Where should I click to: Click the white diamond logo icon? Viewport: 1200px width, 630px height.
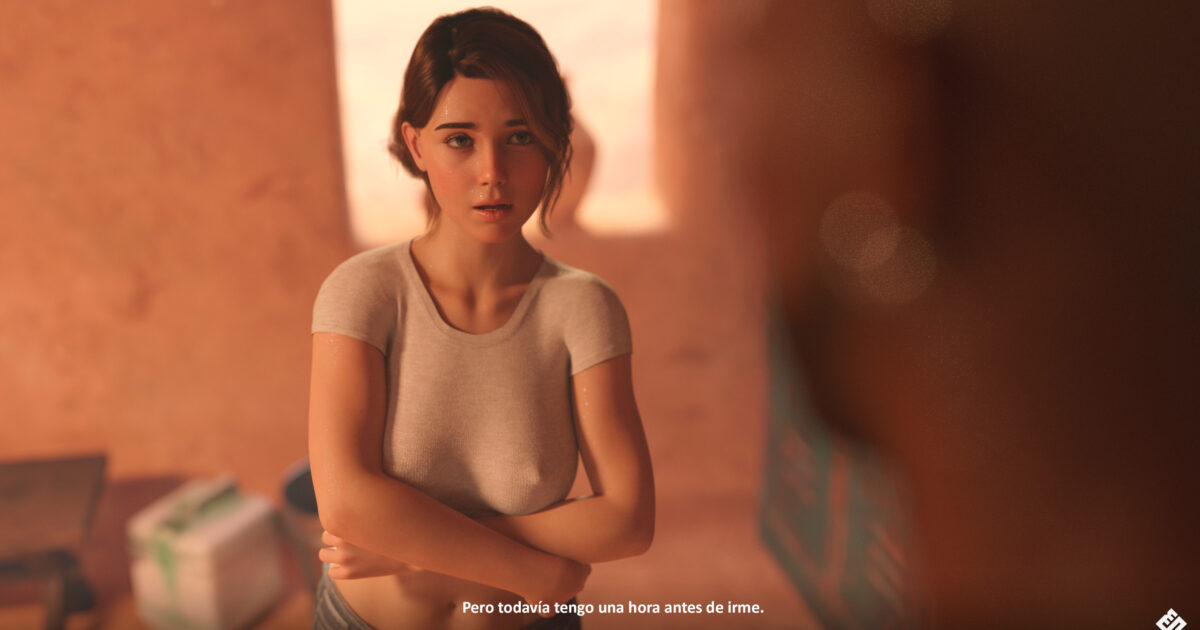(x=1172, y=619)
